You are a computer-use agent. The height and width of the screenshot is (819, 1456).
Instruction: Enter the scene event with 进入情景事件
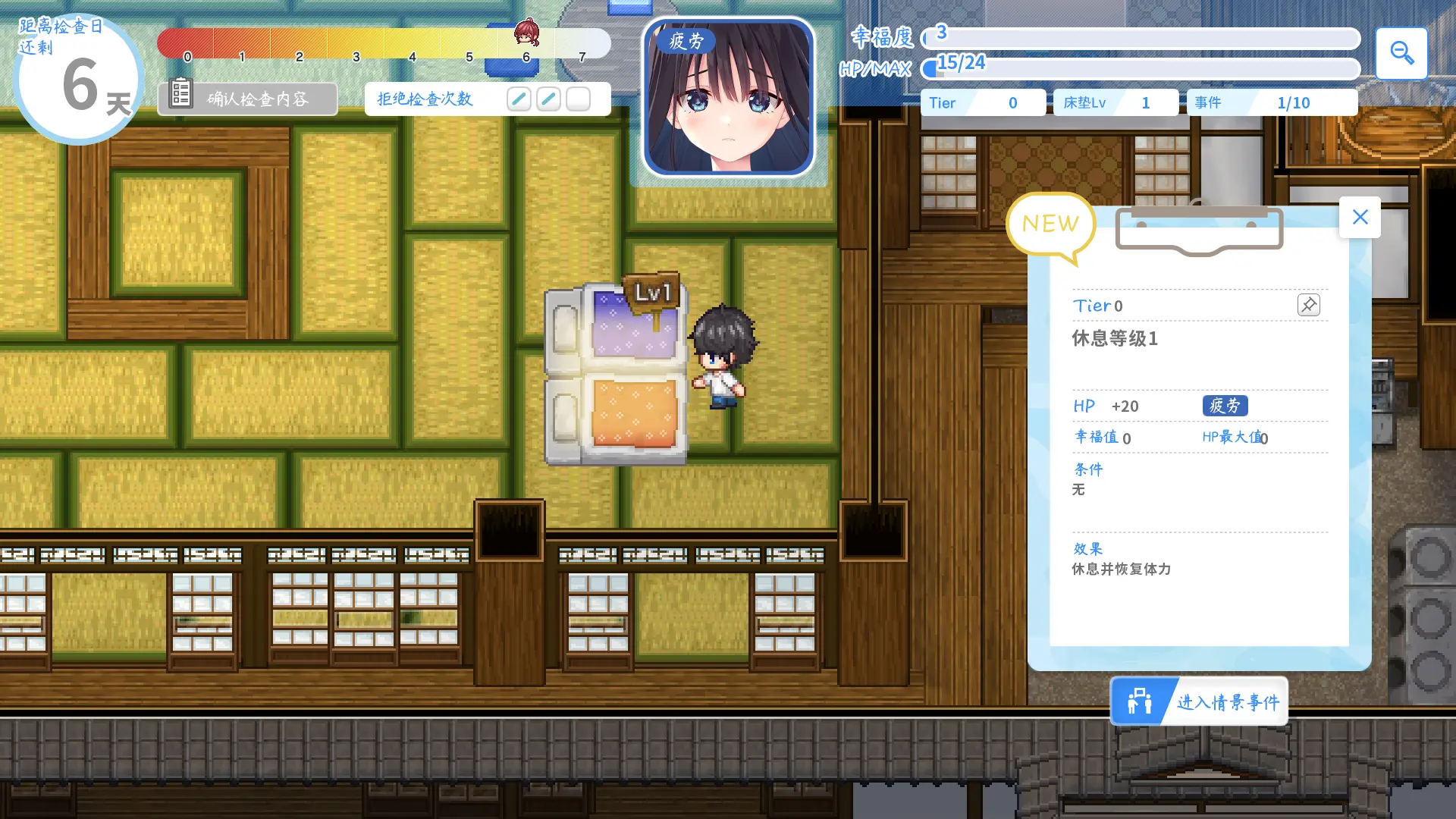click(1199, 701)
